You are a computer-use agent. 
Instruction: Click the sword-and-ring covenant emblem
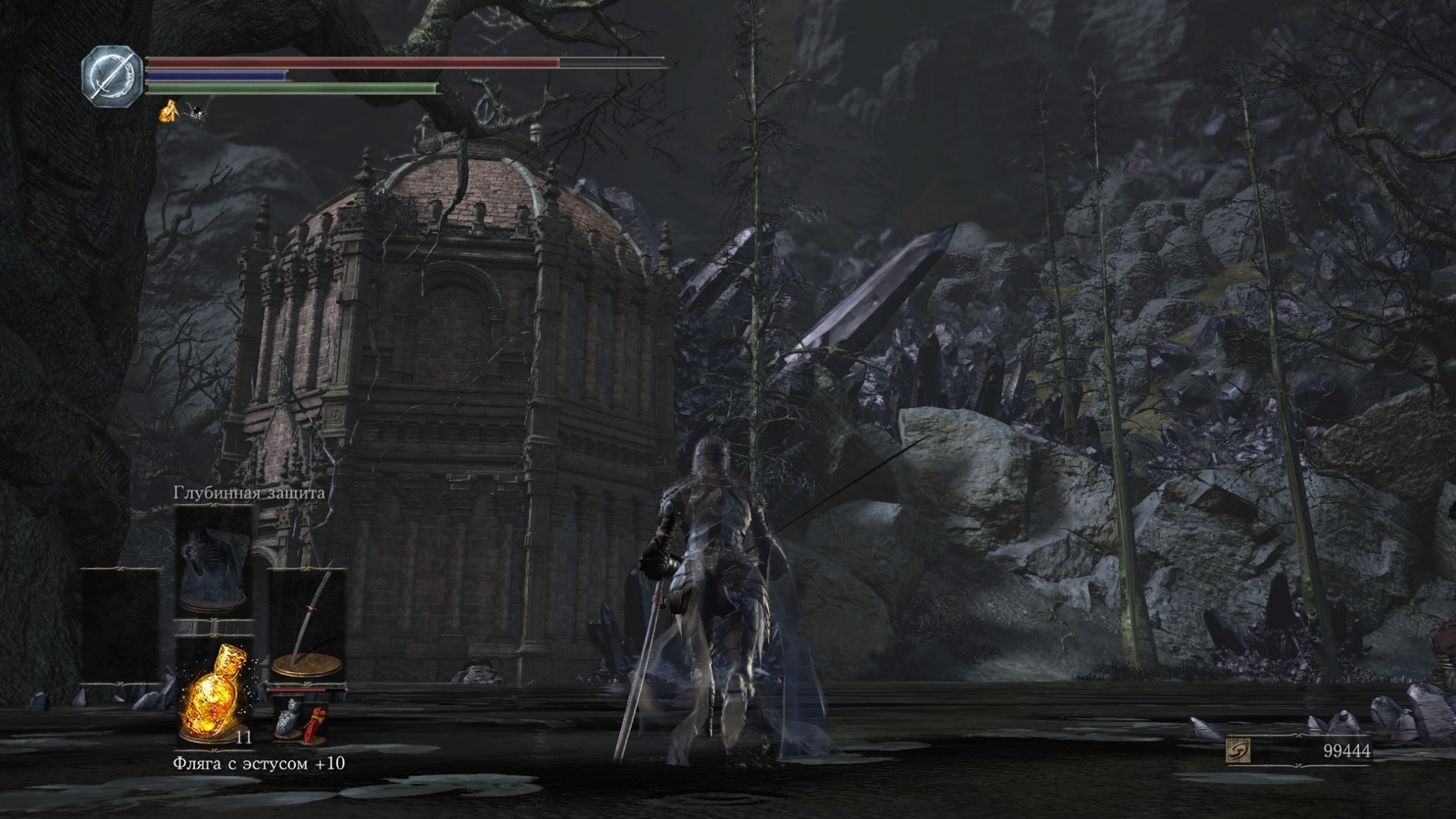(x=112, y=76)
